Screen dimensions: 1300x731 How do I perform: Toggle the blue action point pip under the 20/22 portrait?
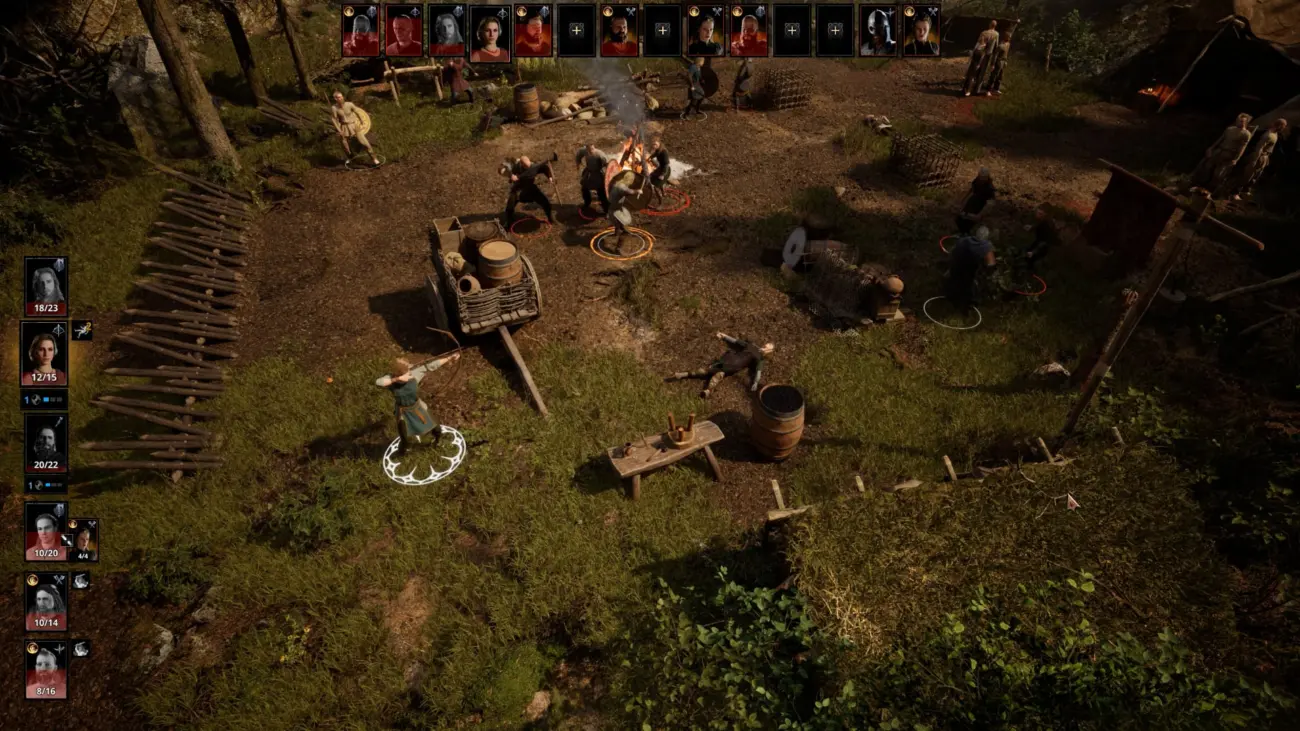click(48, 485)
